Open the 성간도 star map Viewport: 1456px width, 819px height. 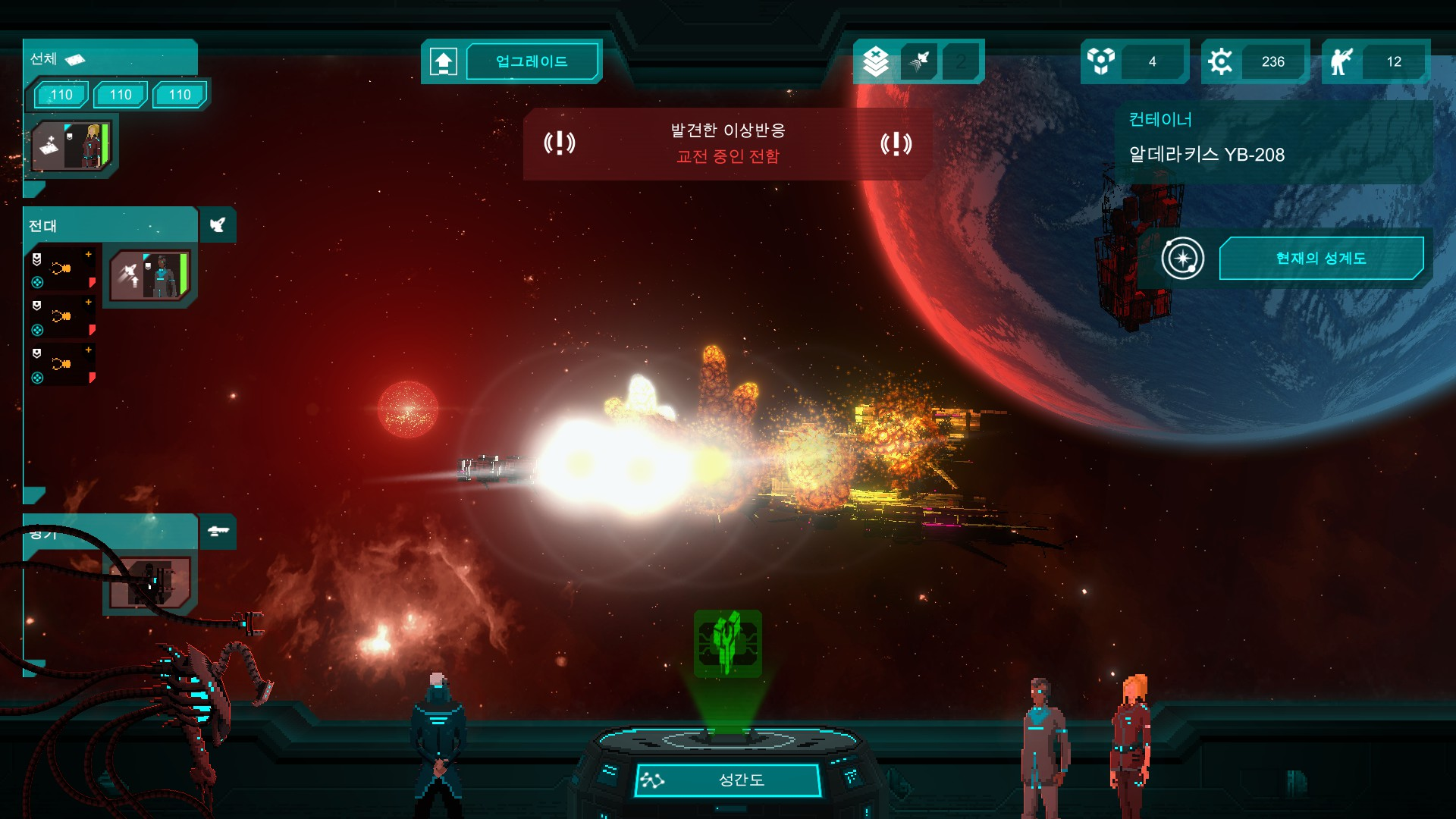727,780
